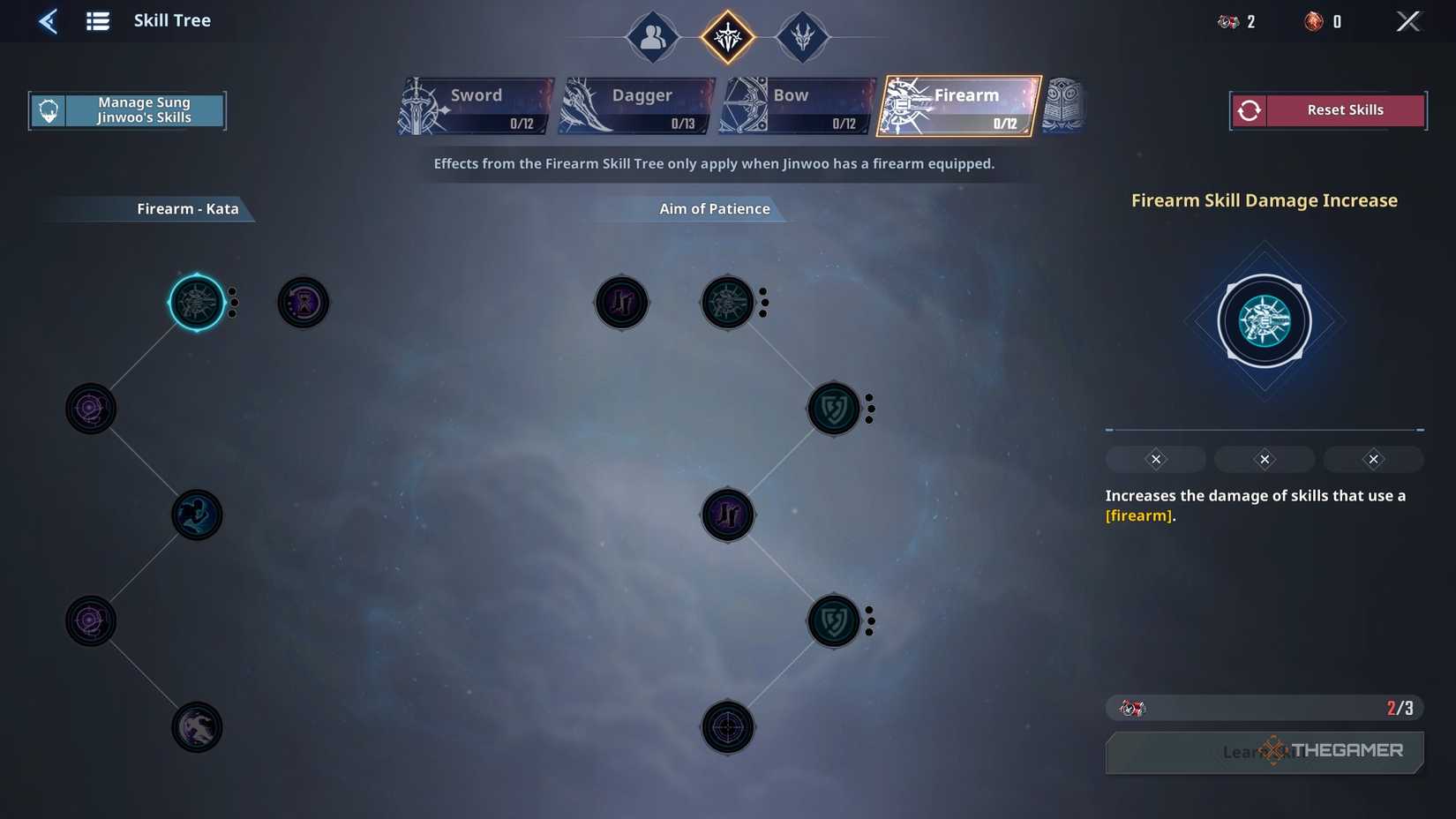Image resolution: width=1456 pixels, height=819 pixels.
Task: Click the first X slot under the skill icon
Action: [1155, 458]
